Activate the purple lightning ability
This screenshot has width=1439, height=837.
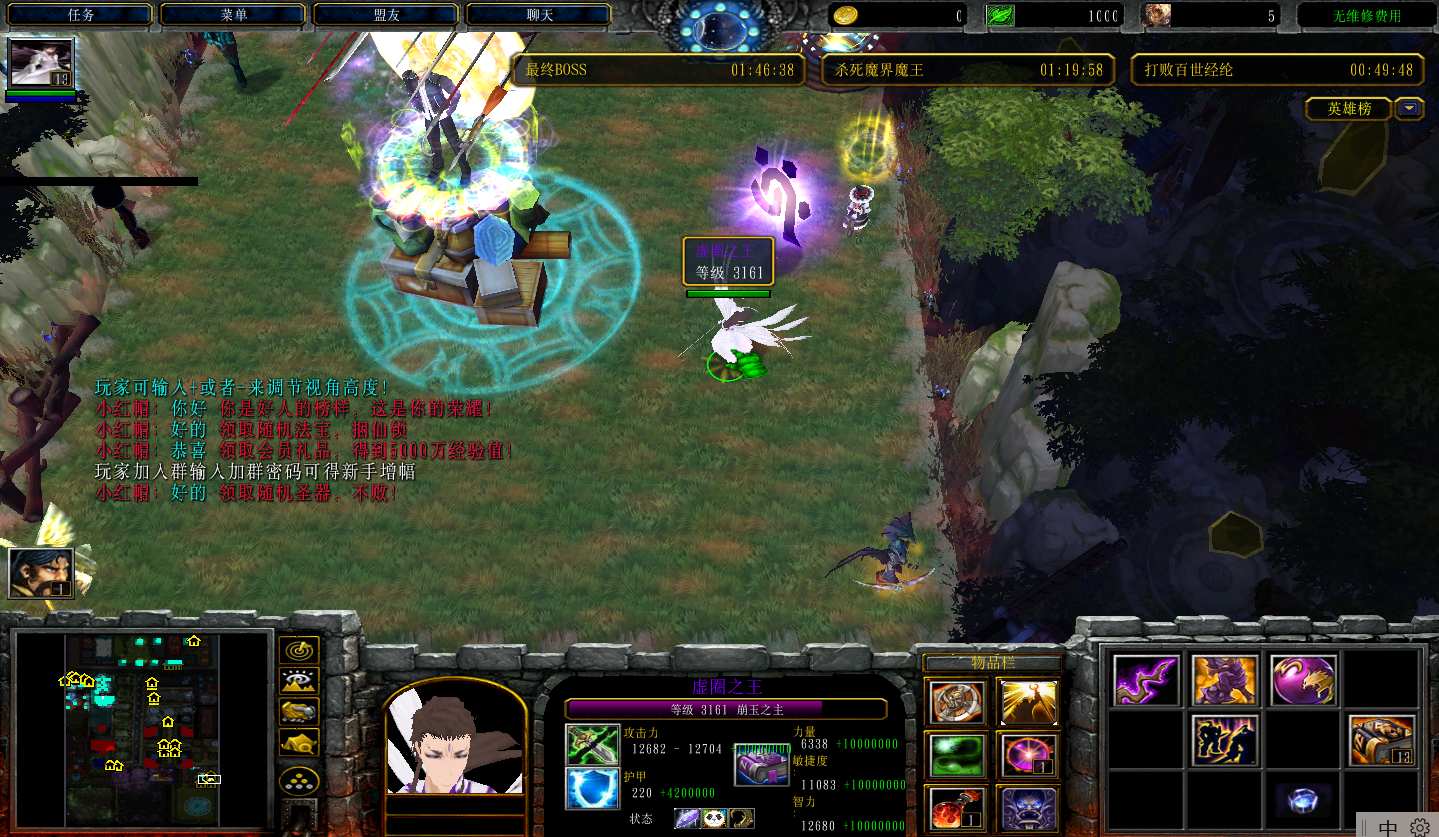point(1146,680)
